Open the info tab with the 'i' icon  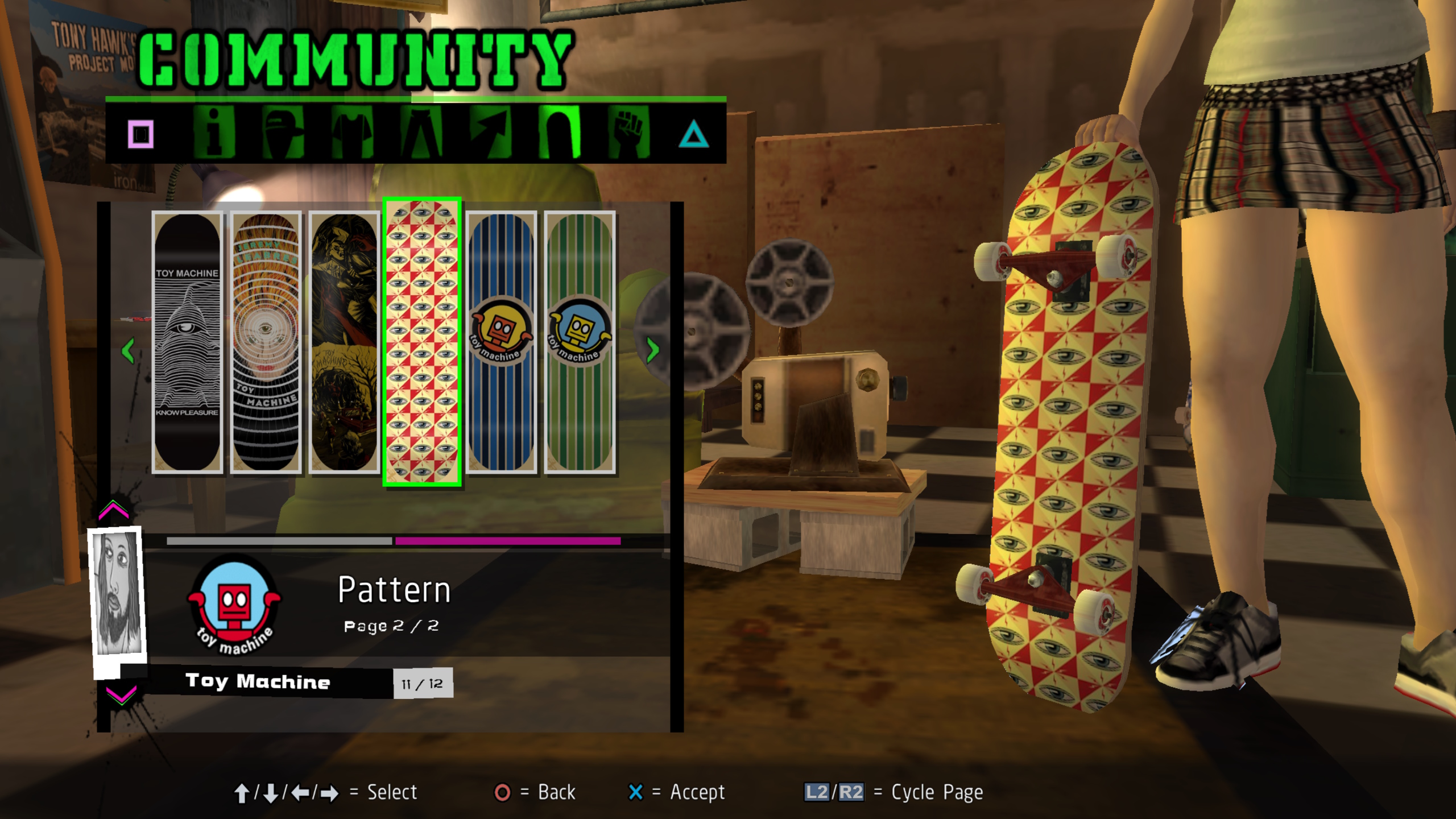(x=213, y=133)
